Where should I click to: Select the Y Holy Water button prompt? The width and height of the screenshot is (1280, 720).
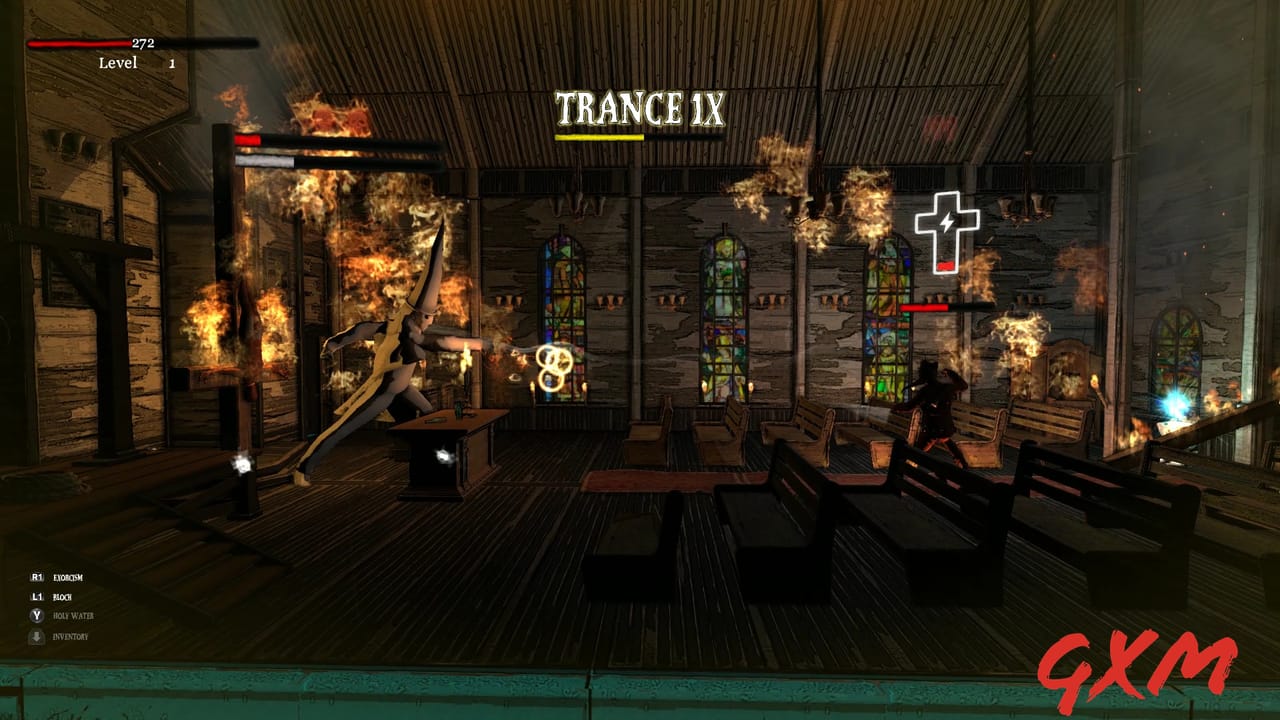(x=36, y=615)
